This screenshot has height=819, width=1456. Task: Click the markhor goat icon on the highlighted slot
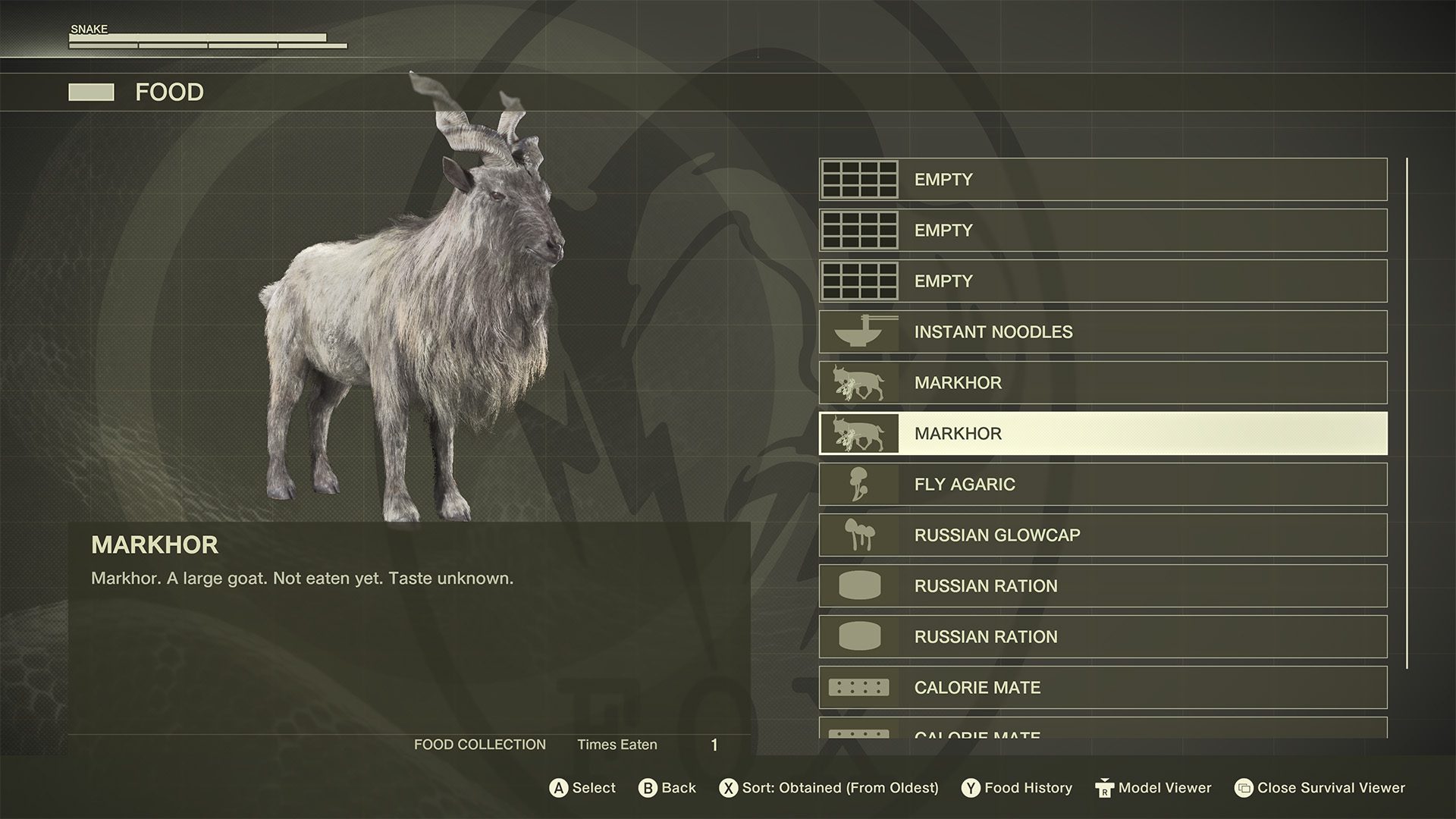pos(859,433)
